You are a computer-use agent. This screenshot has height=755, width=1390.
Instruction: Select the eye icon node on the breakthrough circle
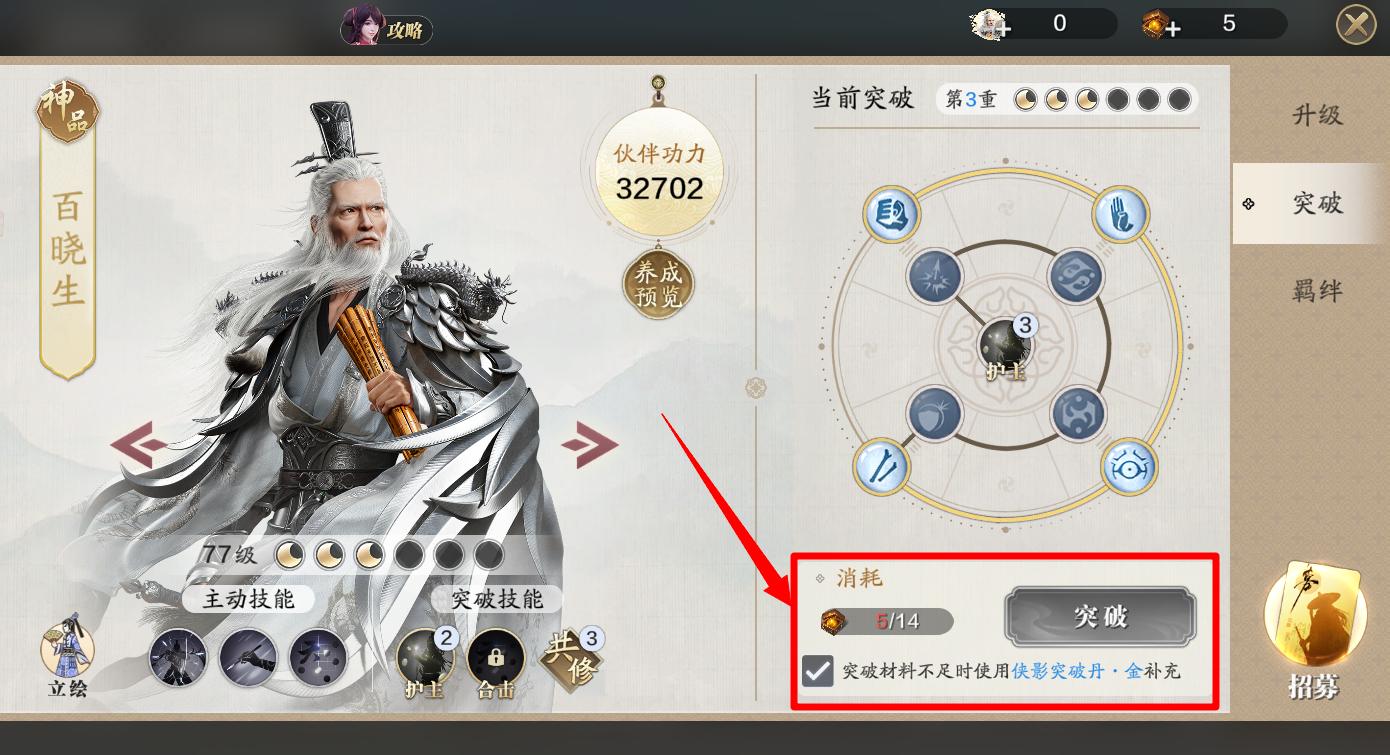tap(1128, 467)
